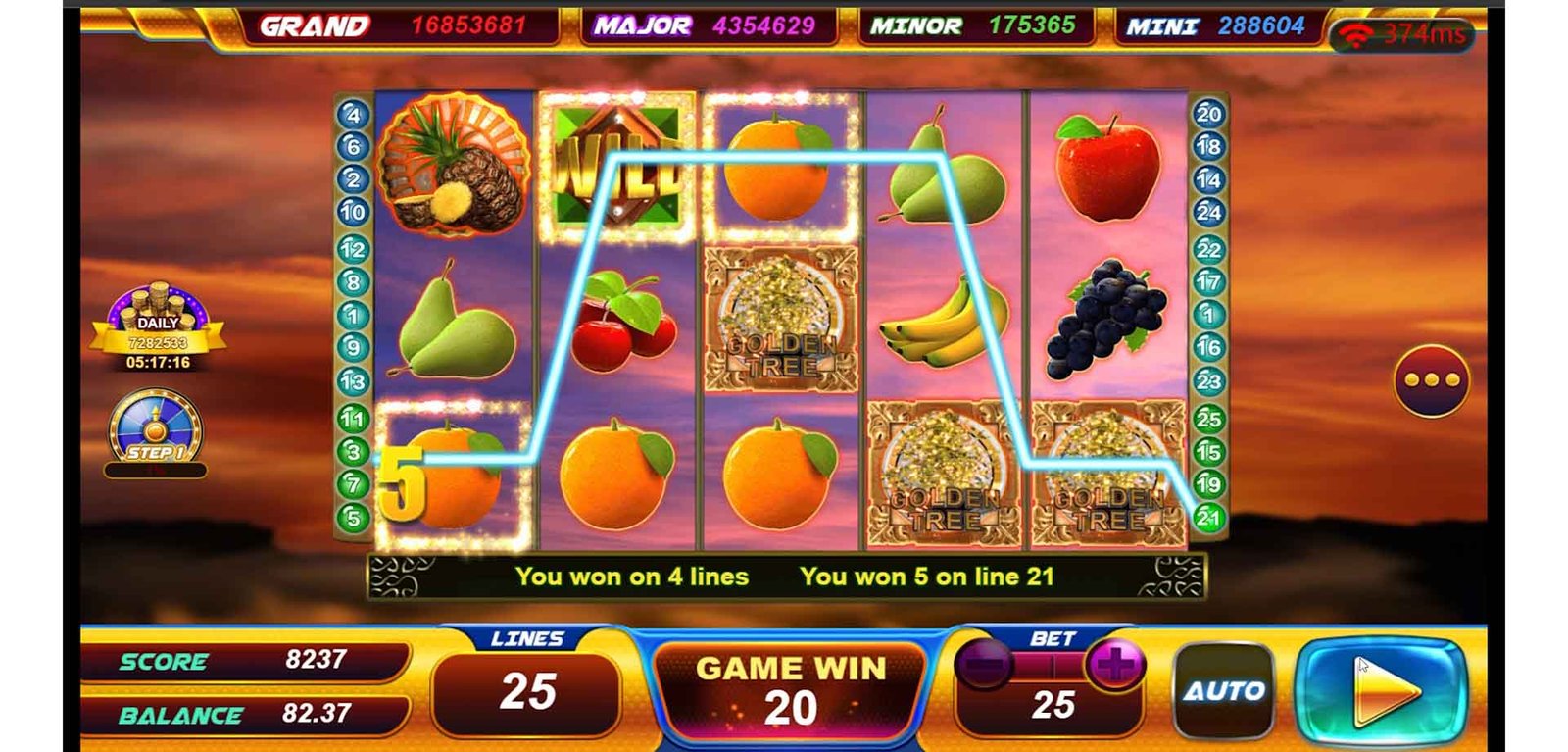Open the STEP 1 wheel icon
The width and height of the screenshot is (1568, 752).
[156, 431]
